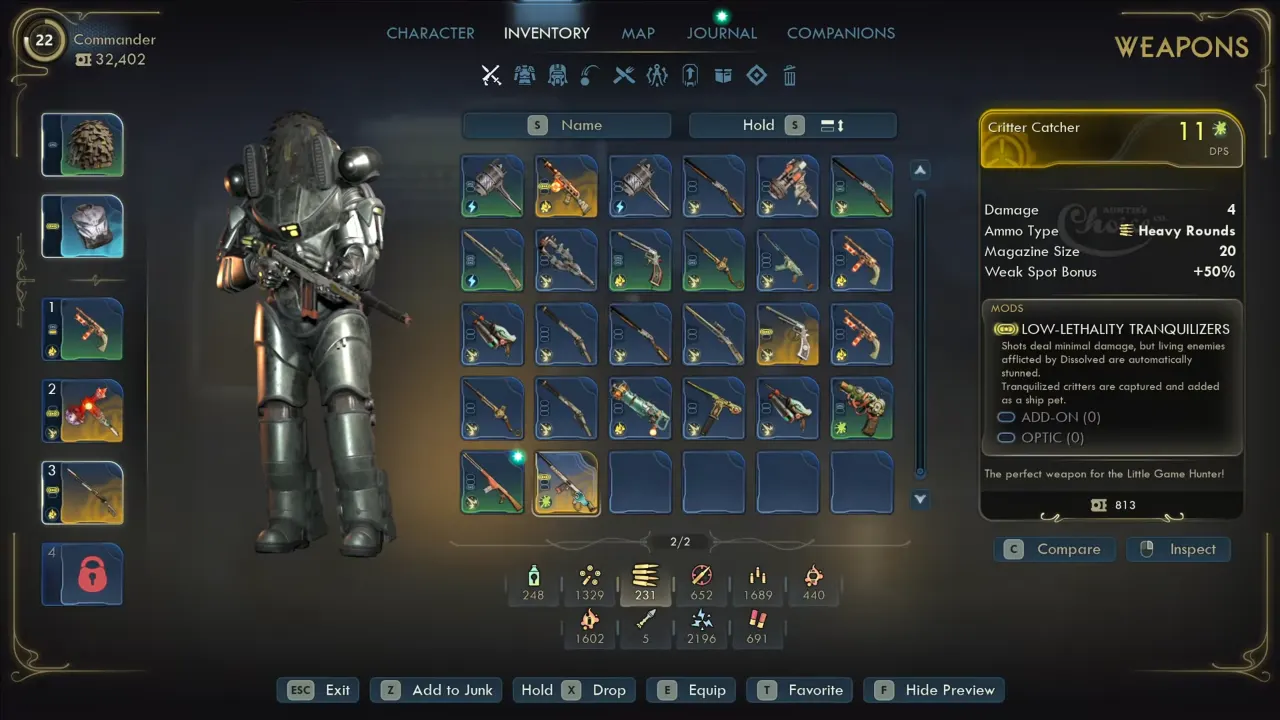Add the Critter Catcher to junk
The image size is (1280, 720).
click(x=436, y=690)
